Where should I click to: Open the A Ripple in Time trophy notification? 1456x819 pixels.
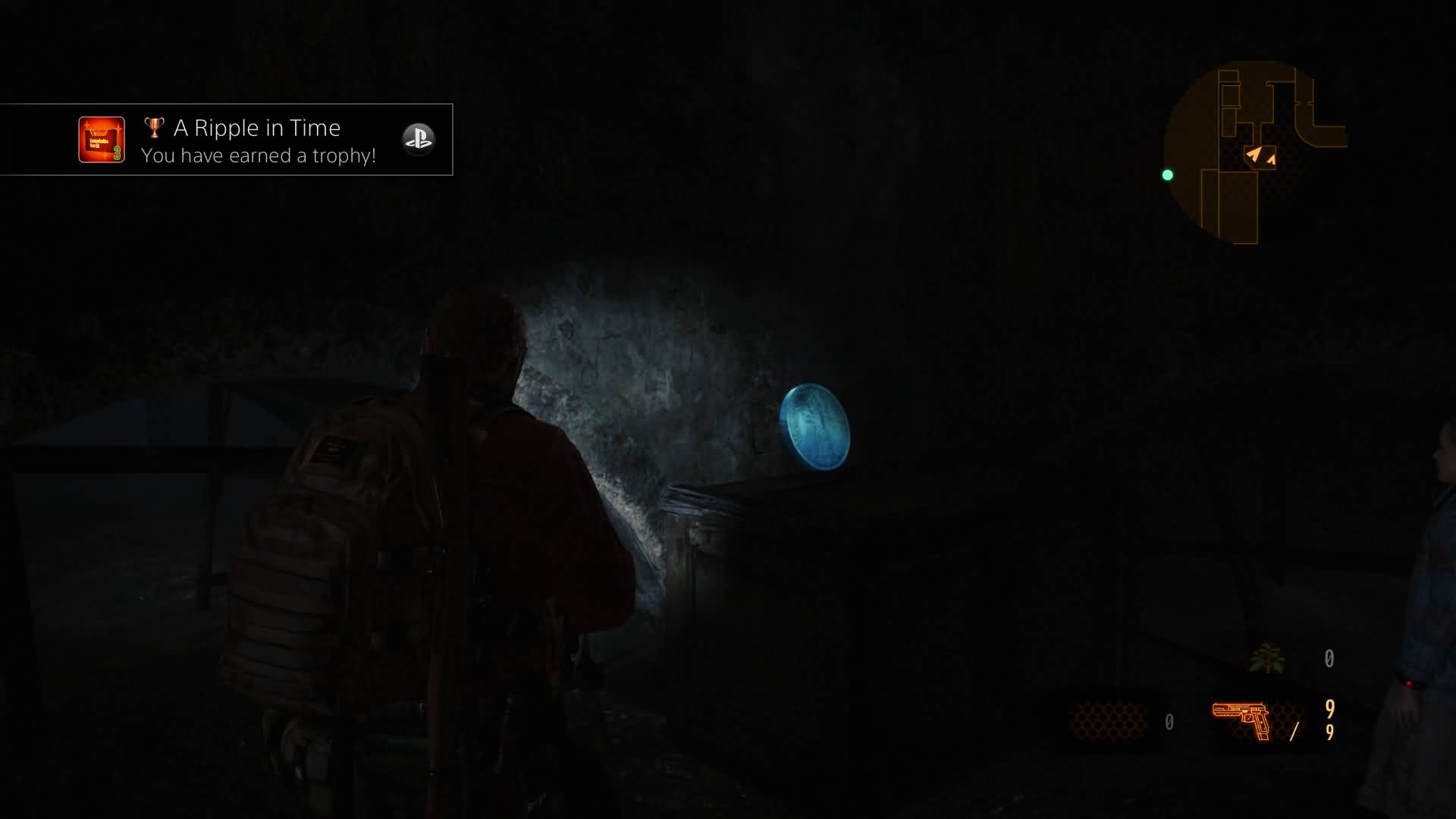(259, 140)
